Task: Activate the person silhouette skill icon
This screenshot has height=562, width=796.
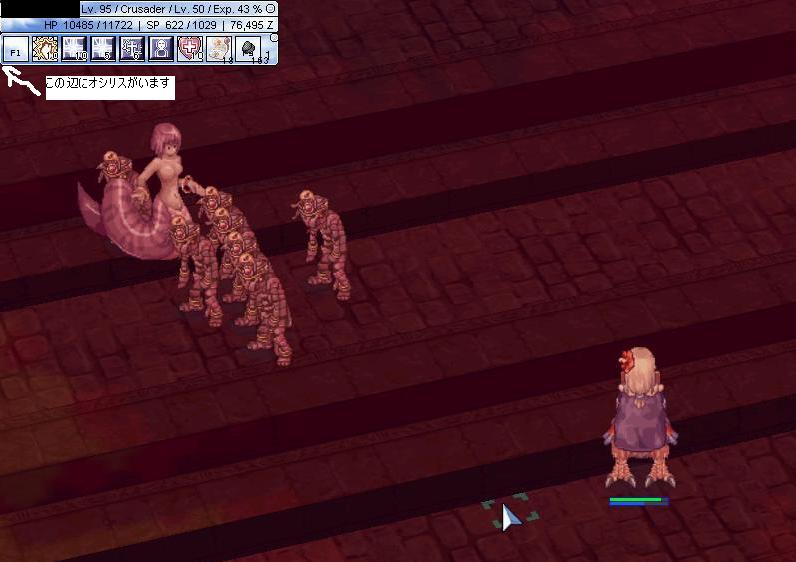Action: pyautogui.click(x=161, y=48)
